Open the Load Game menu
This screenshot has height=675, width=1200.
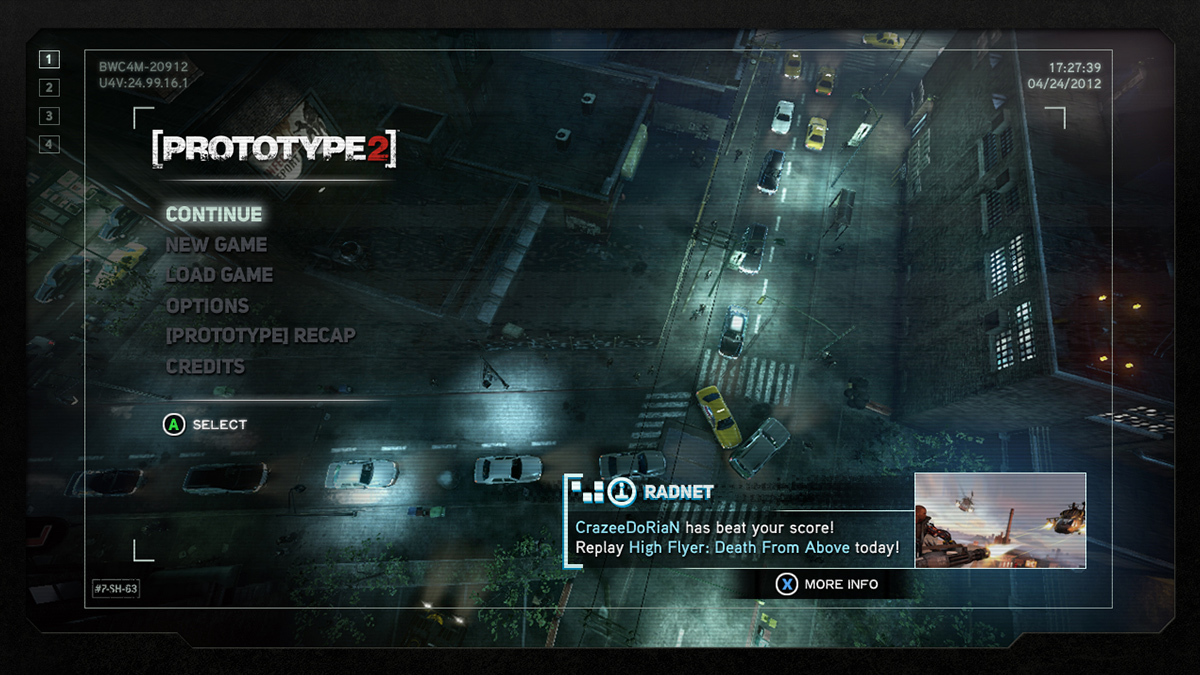(x=219, y=275)
